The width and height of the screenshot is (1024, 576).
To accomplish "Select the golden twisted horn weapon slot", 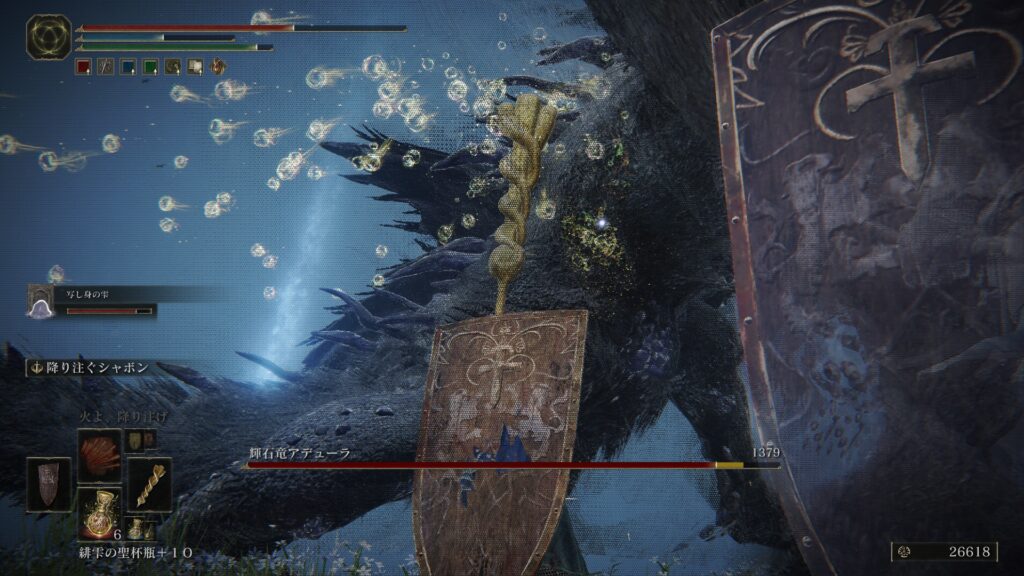I will [x=150, y=485].
